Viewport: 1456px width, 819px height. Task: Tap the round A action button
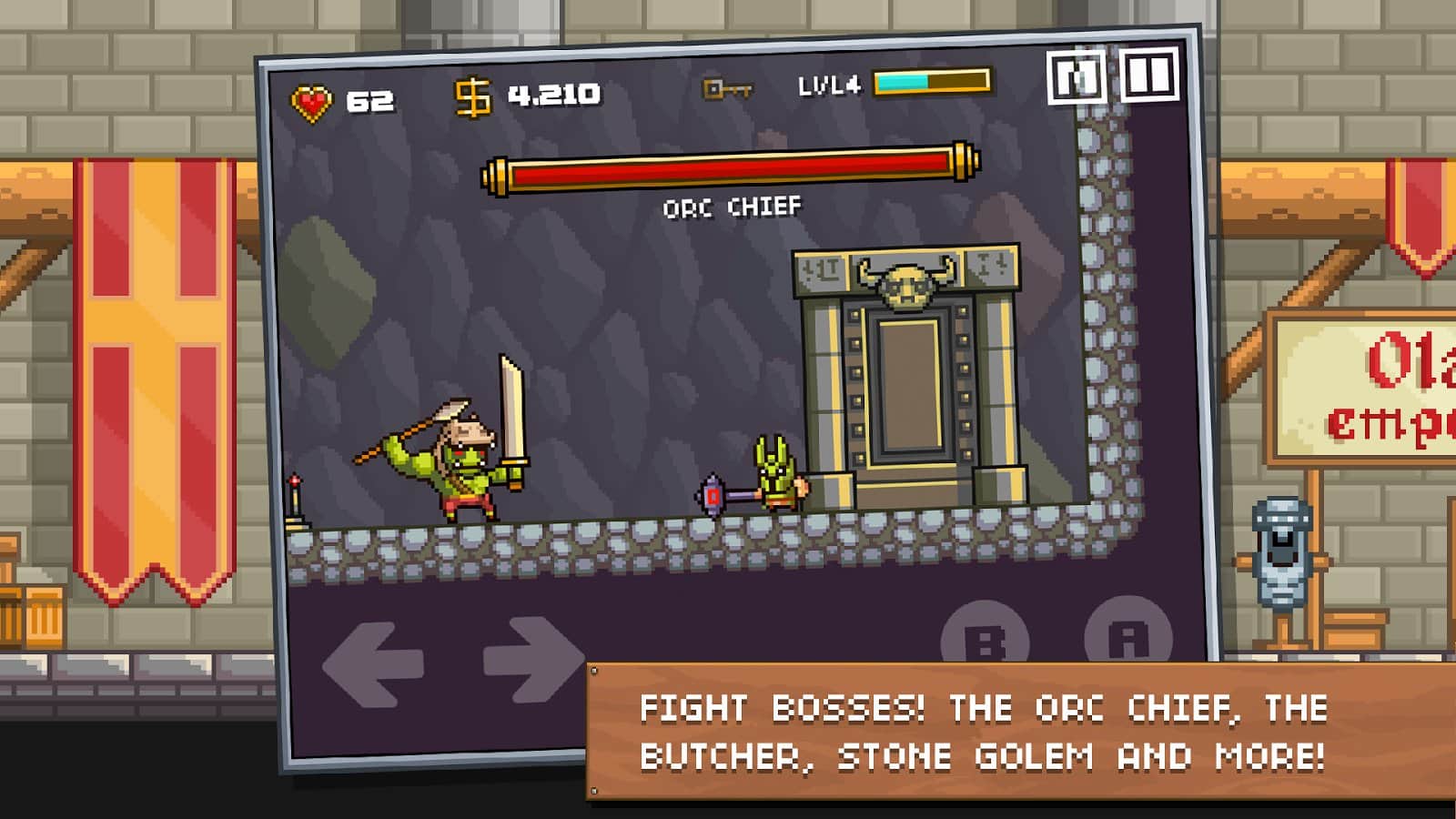point(1128,633)
